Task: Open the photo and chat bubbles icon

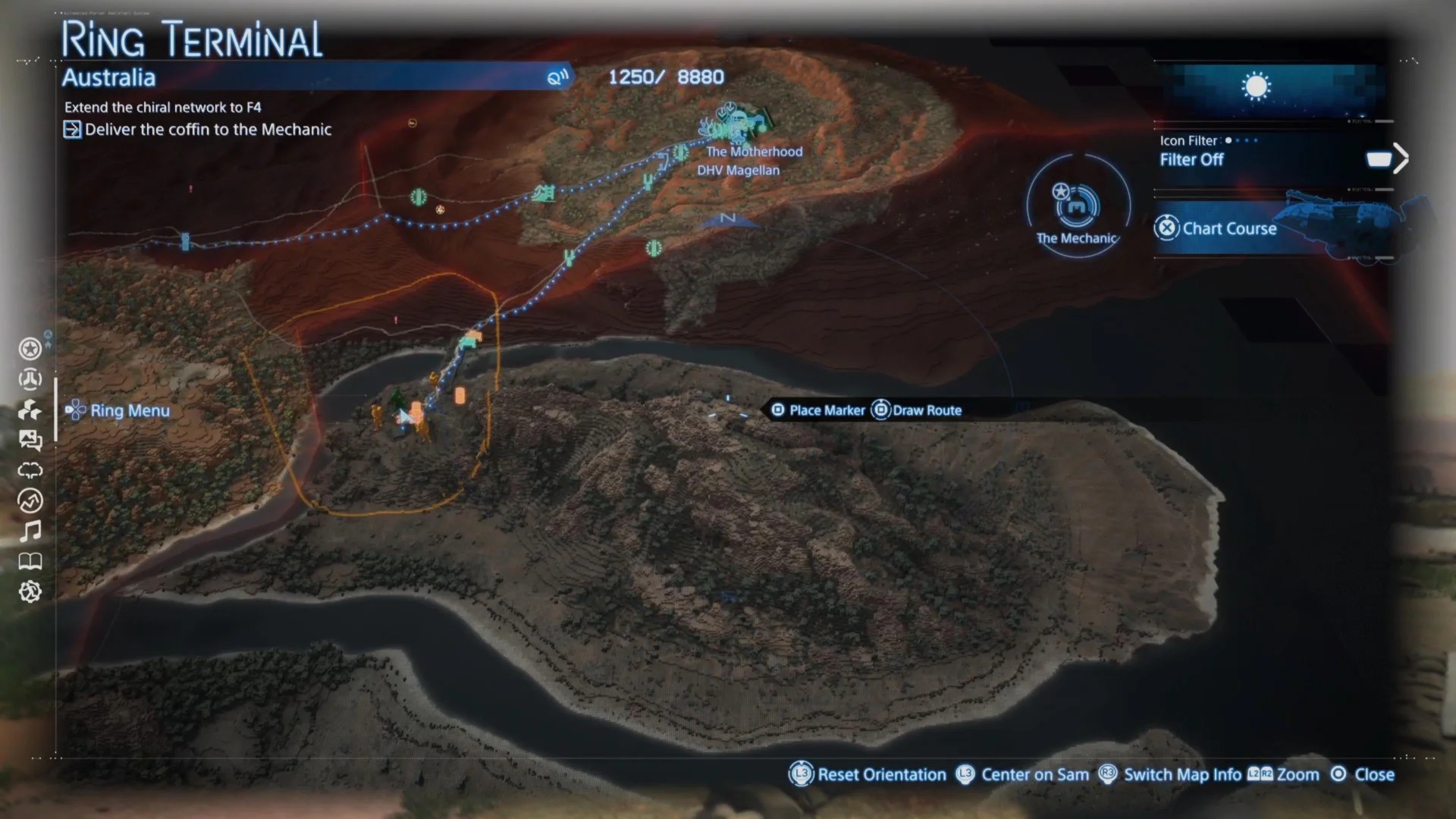Action: (30, 440)
